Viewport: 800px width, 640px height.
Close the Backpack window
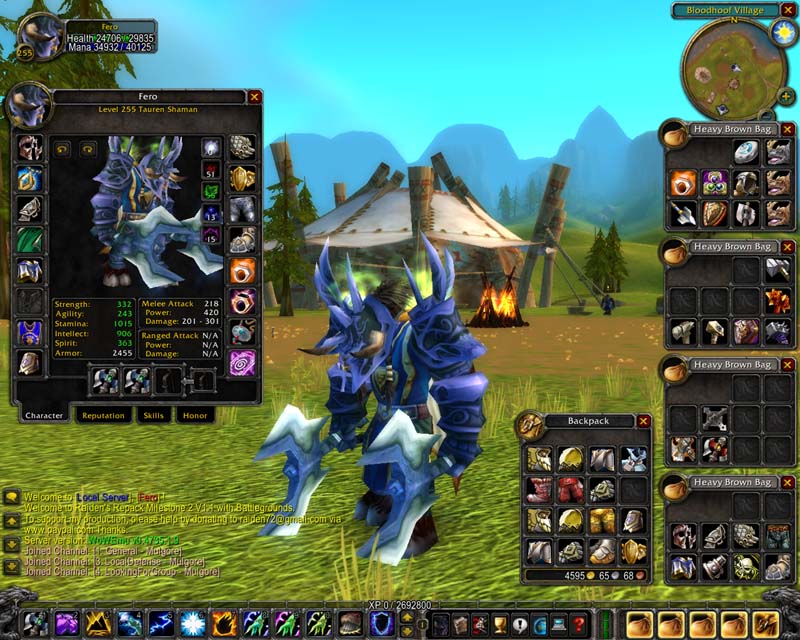pos(643,422)
